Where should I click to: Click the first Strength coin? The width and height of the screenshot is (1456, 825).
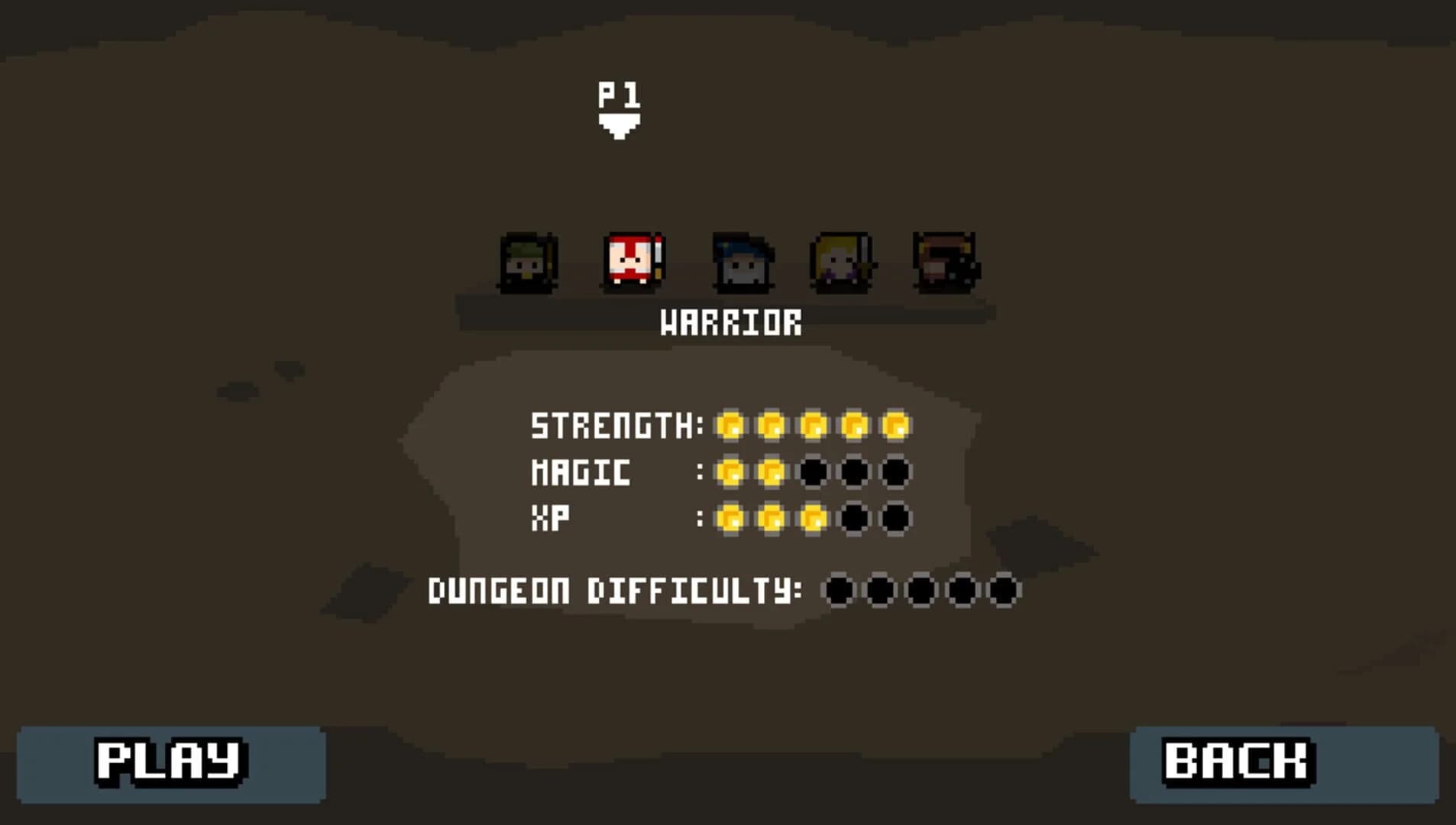731,427
